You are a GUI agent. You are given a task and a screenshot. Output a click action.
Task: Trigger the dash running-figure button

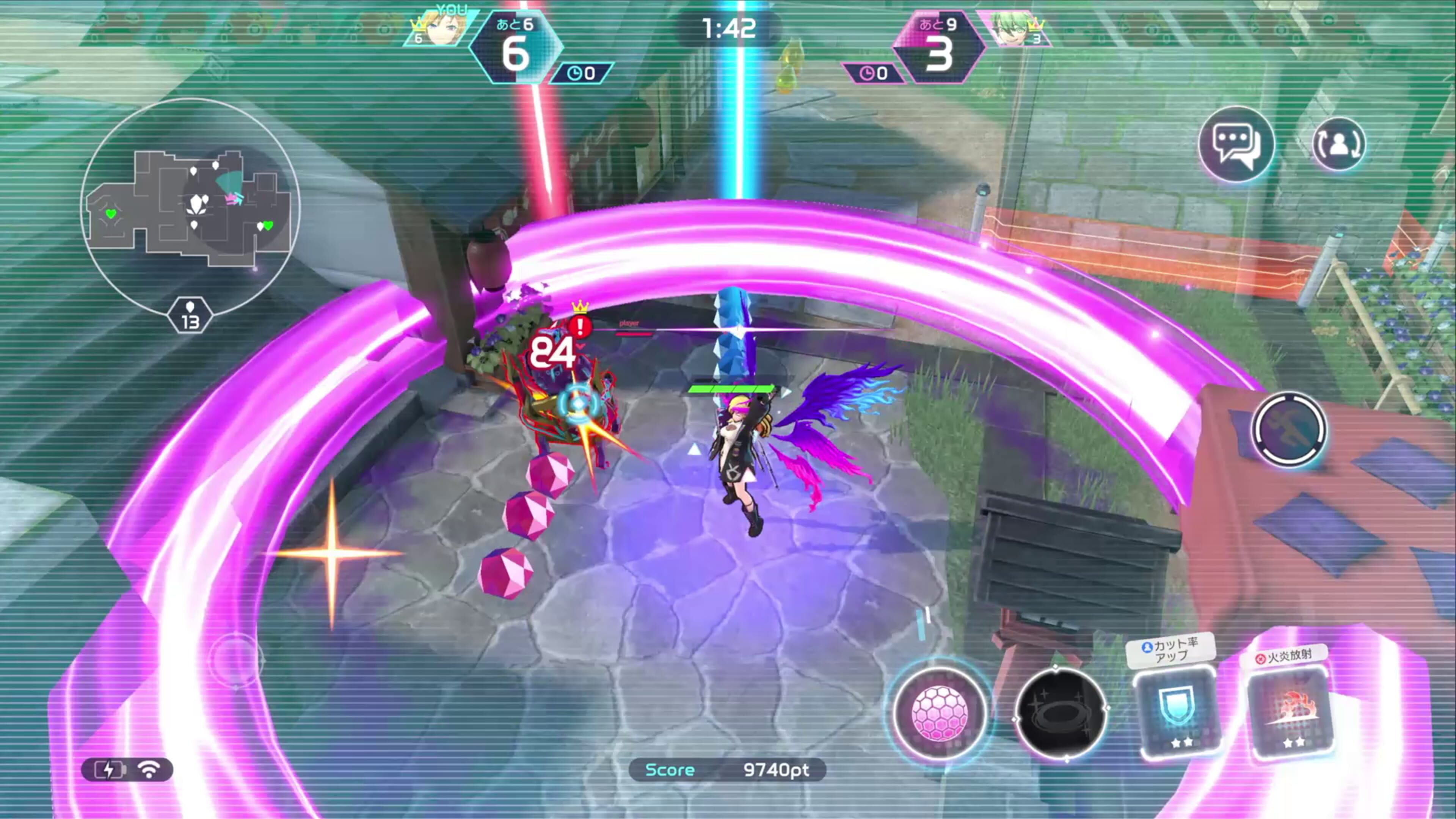(1289, 430)
